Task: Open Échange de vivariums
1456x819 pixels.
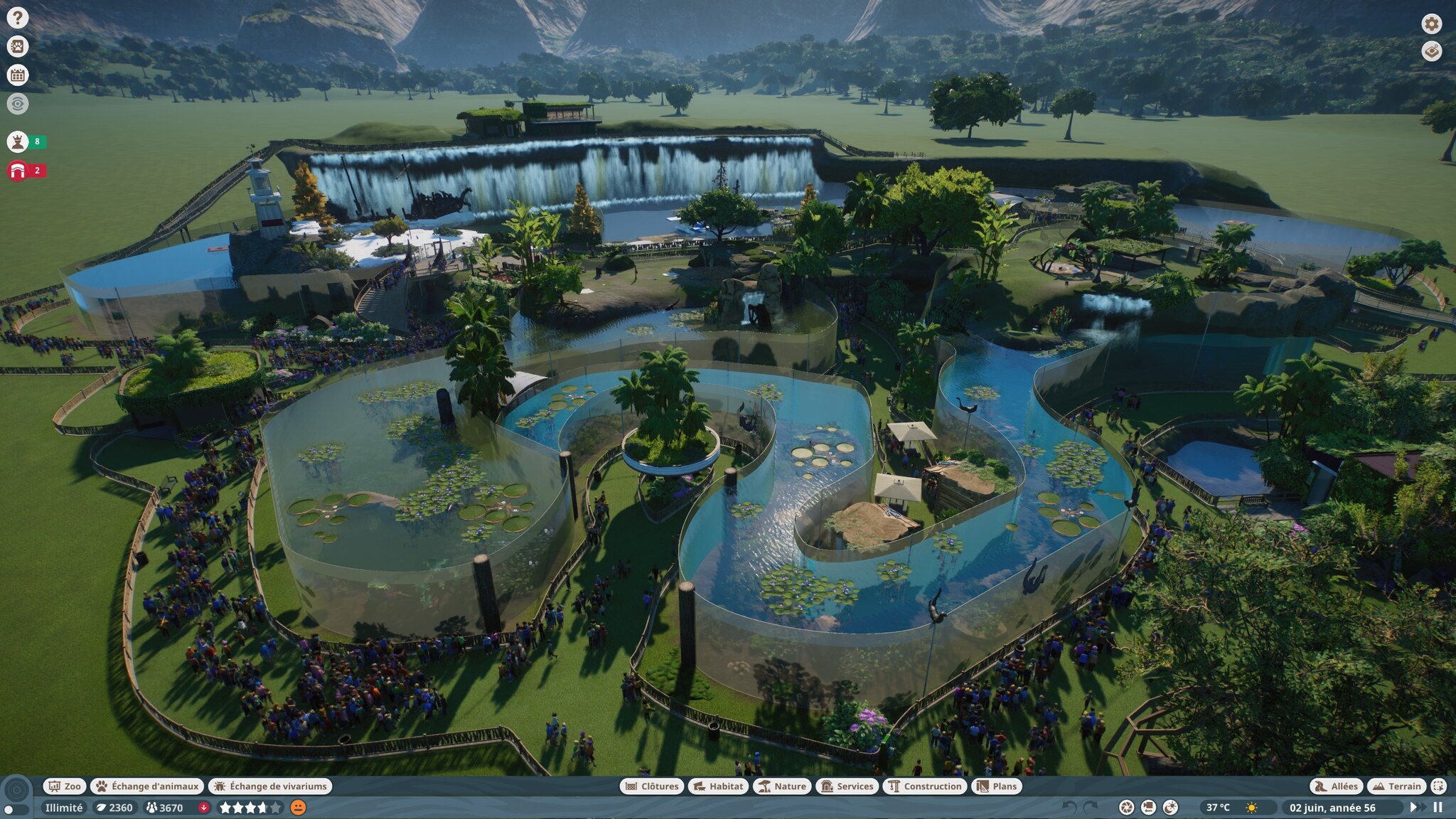Action: point(270,786)
